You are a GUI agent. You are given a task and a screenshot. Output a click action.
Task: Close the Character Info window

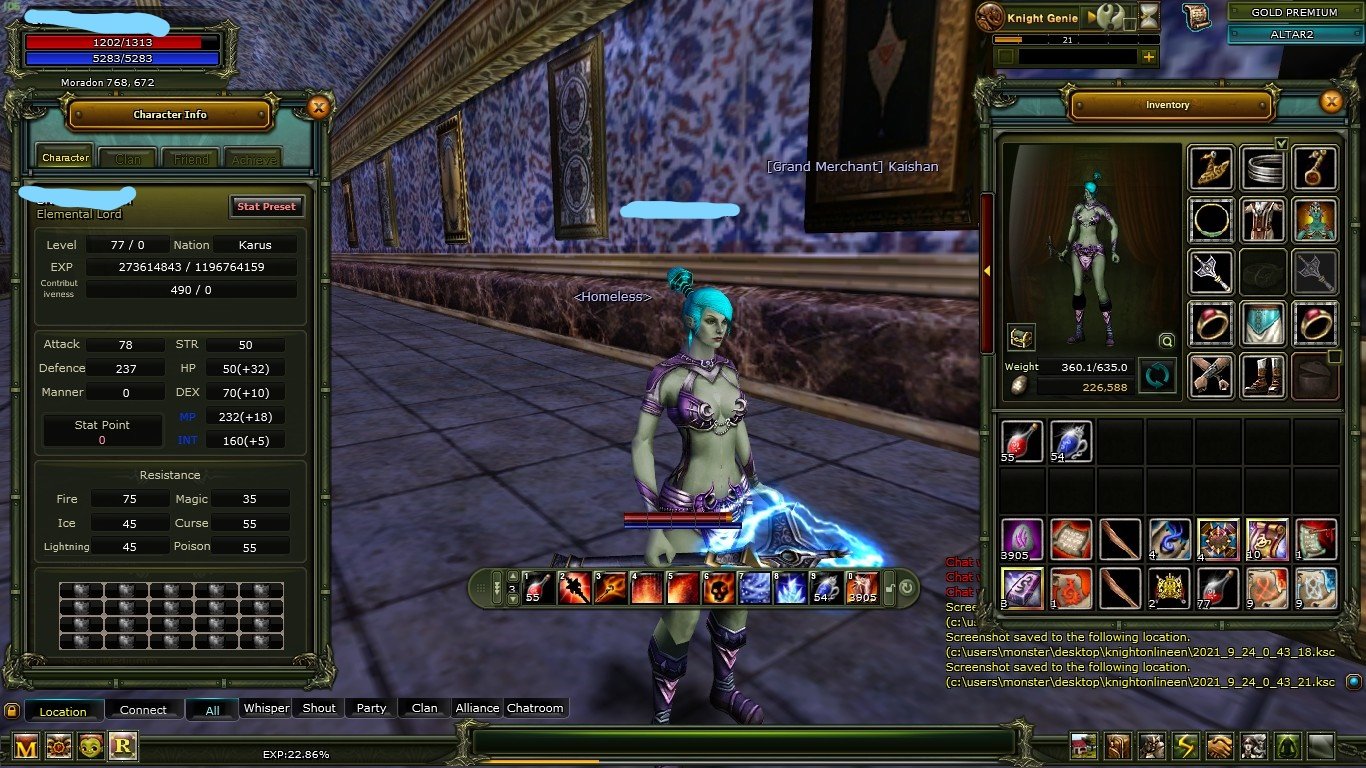[318, 107]
